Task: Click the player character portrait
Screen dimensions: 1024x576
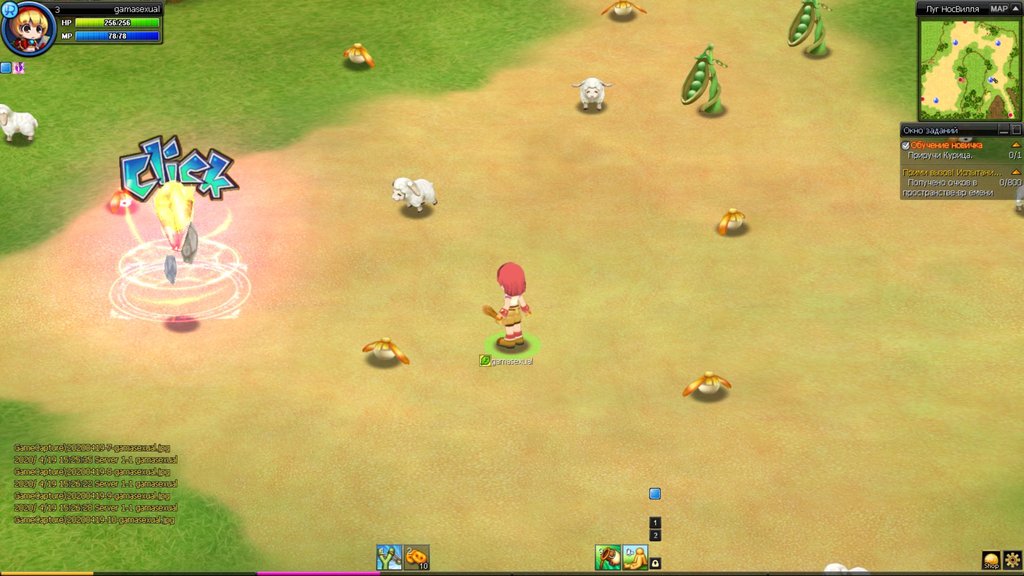Action: [x=28, y=29]
